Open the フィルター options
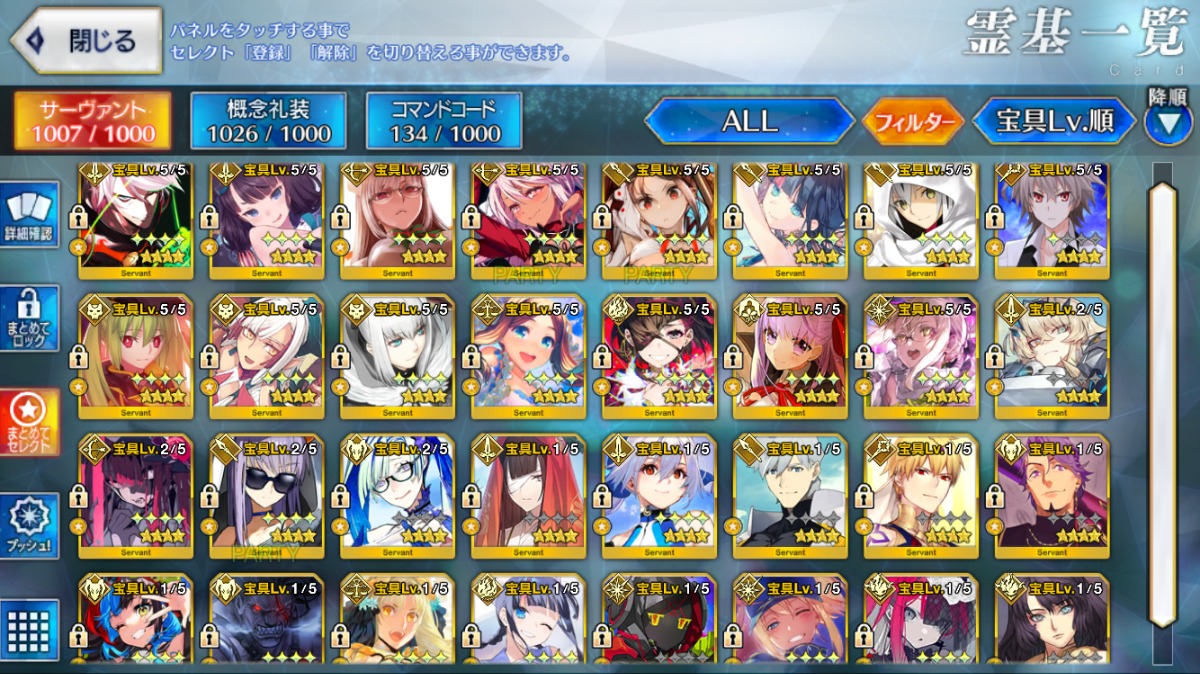 pos(913,122)
